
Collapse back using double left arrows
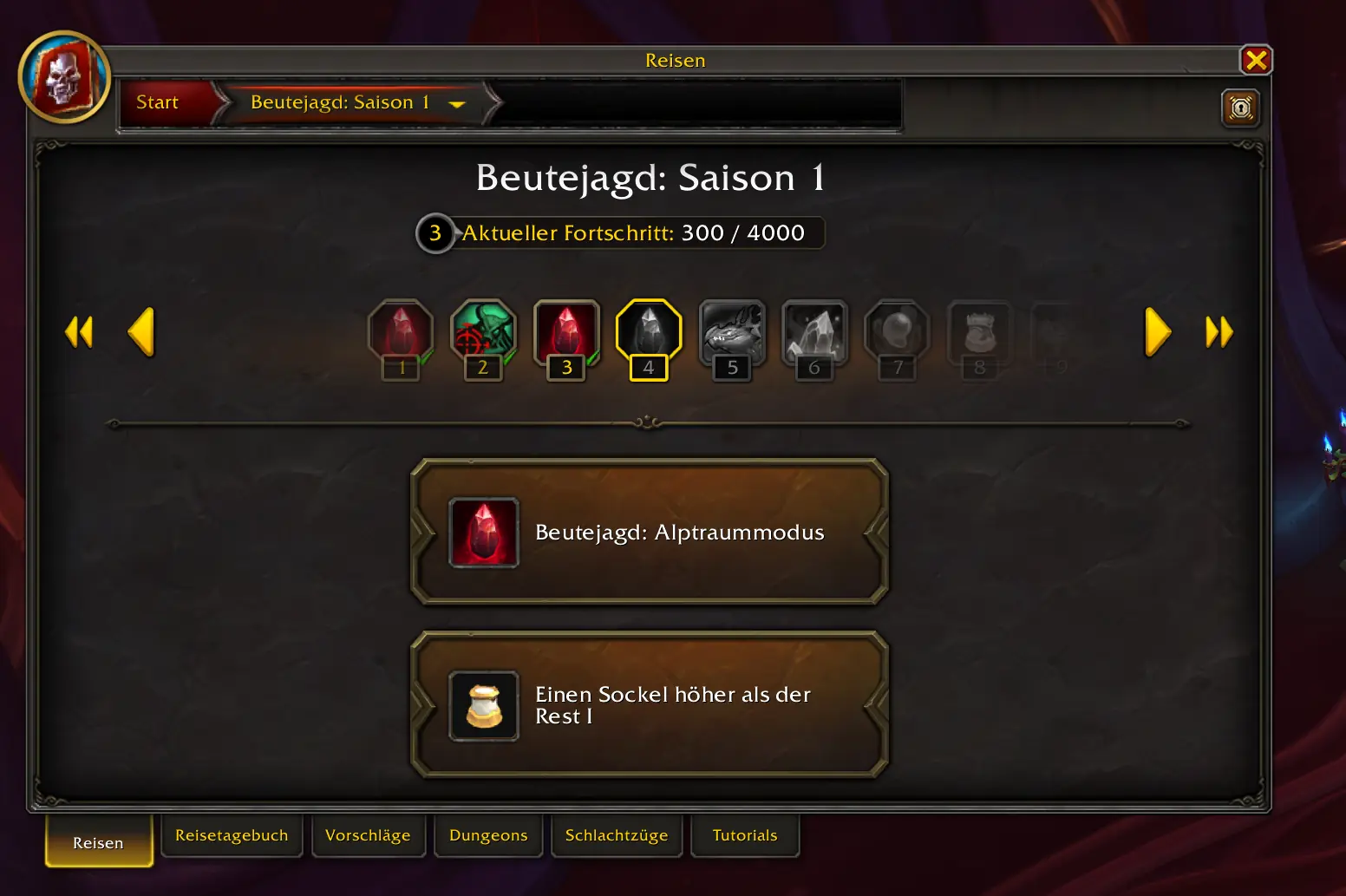click(x=79, y=330)
